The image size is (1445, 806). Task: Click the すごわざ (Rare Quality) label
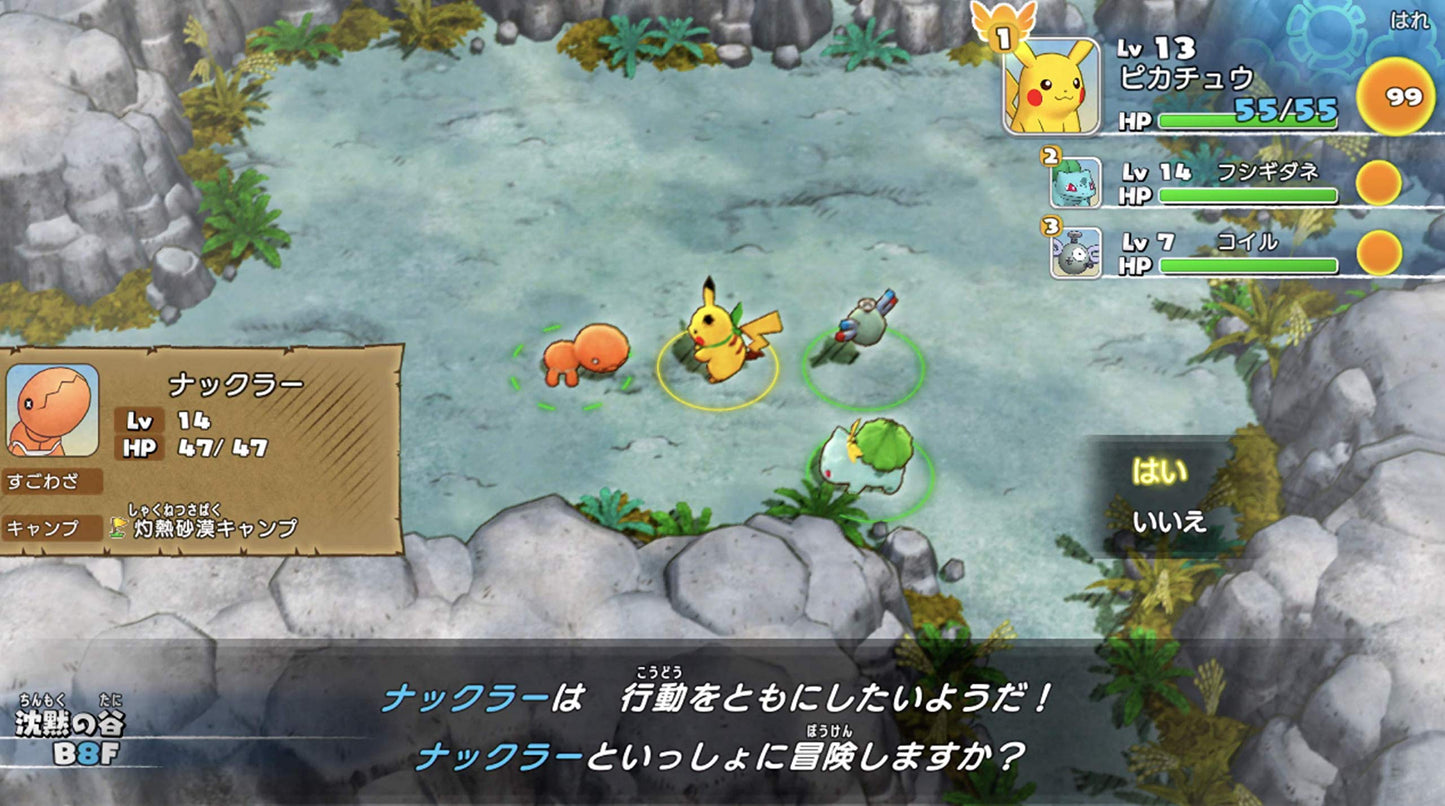pyautogui.click(x=40, y=481)
